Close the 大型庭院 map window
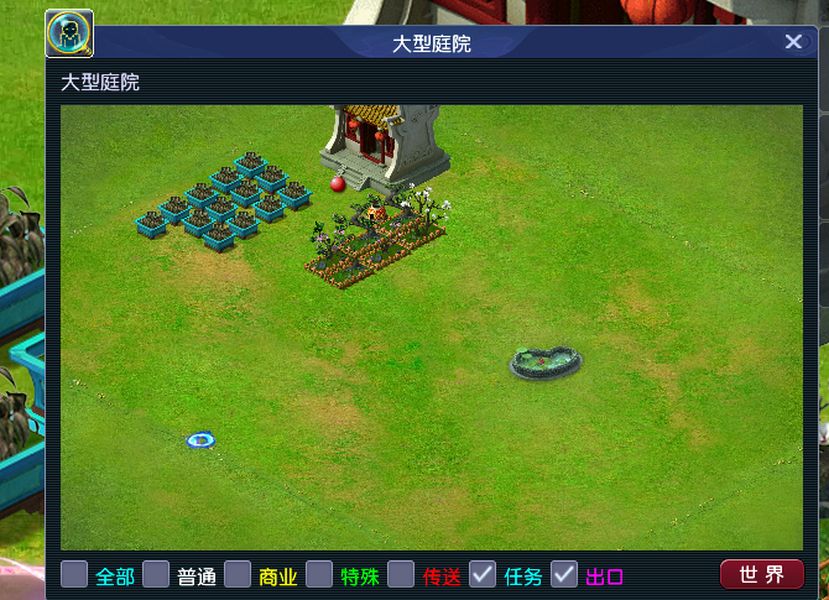 tap(793, 42)
